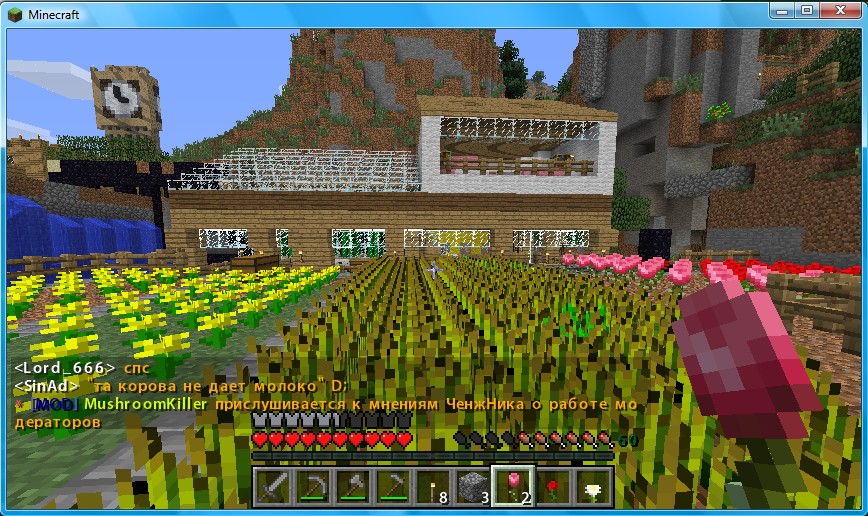Select the hoe hotbar slot
This screenshot has height=516, width=868.
(x=393, y=487)
